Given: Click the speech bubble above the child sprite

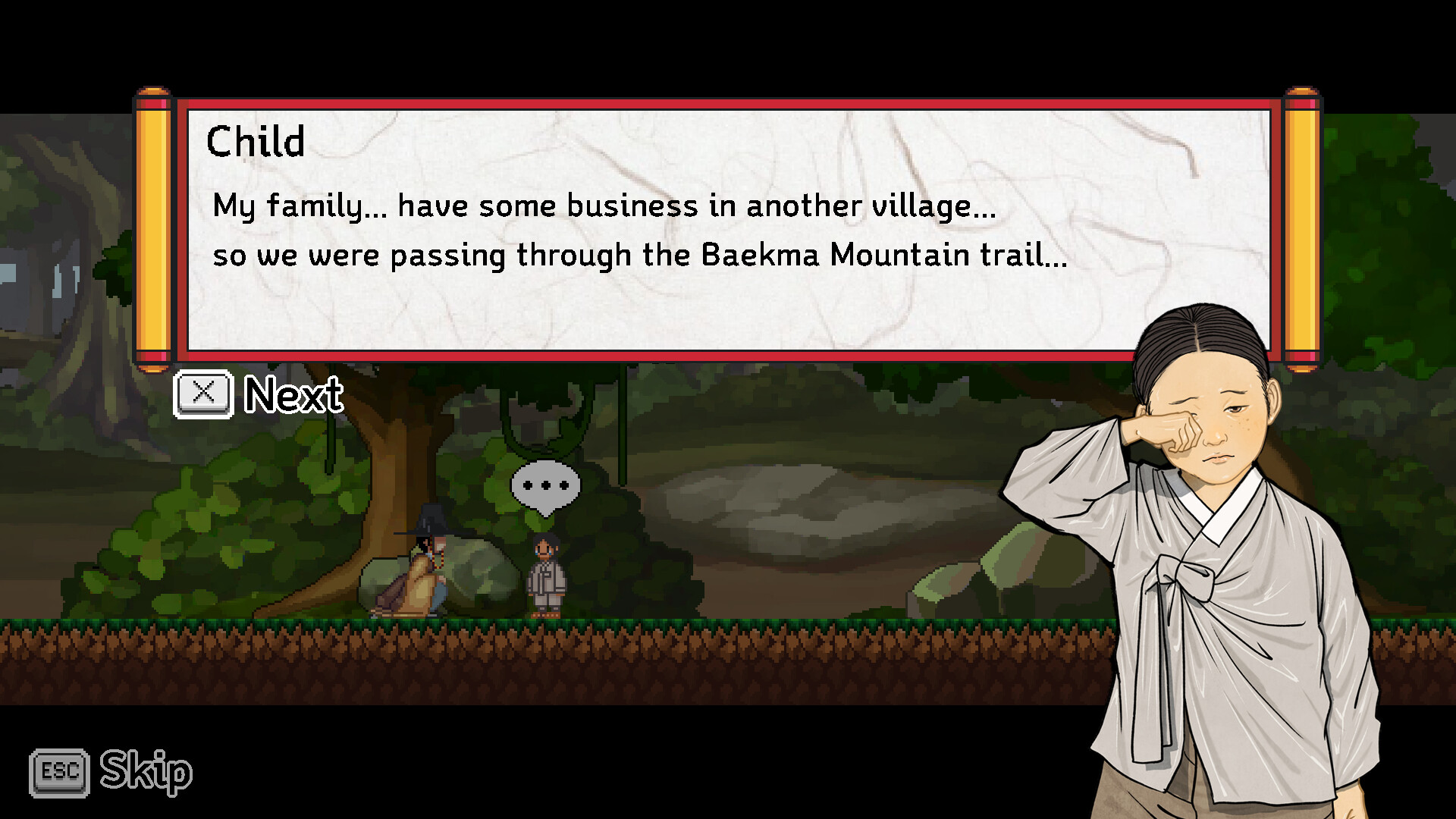Looking at the screenshot, I should point(545,485).
